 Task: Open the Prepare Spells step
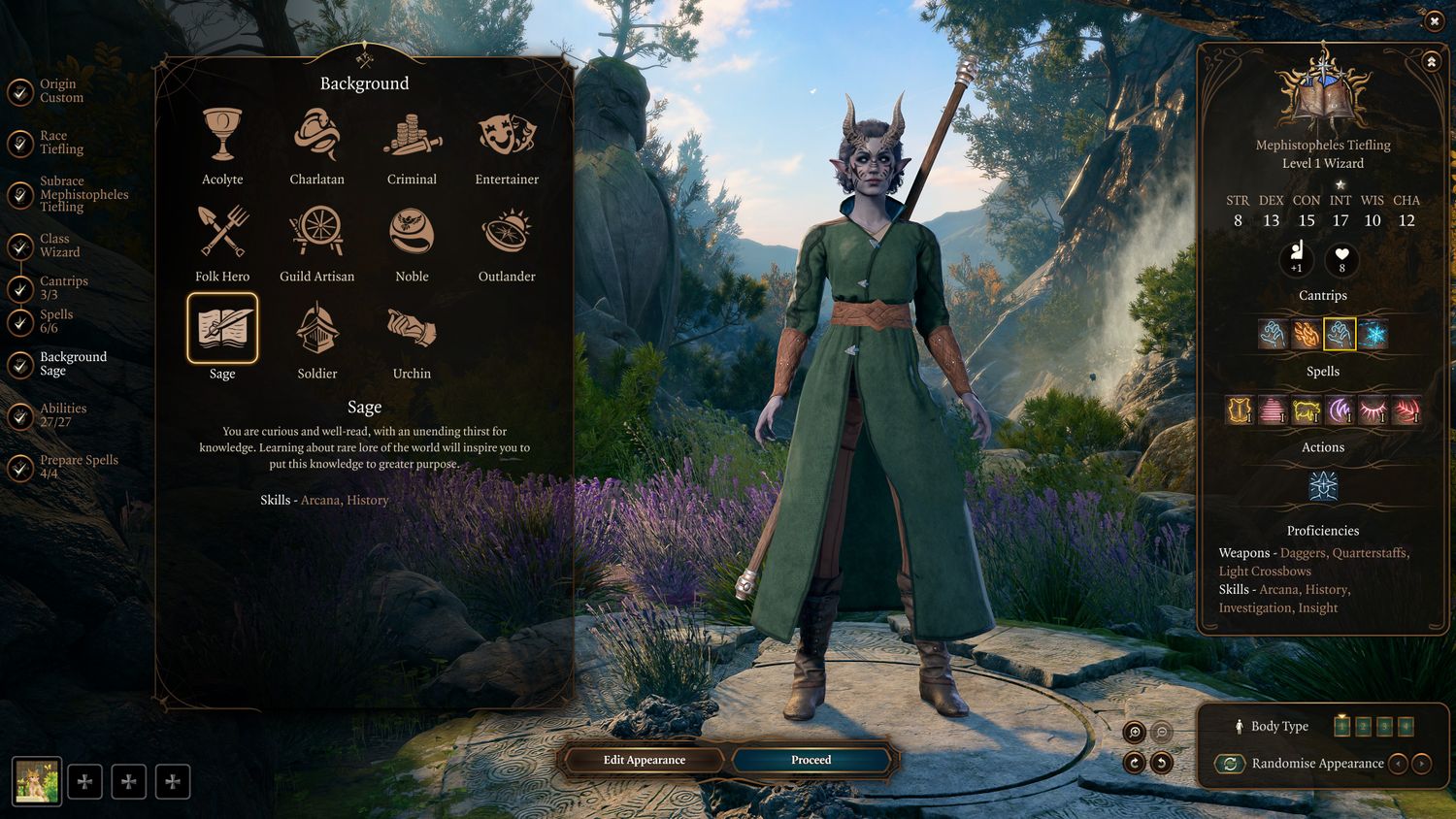(78, 467)
